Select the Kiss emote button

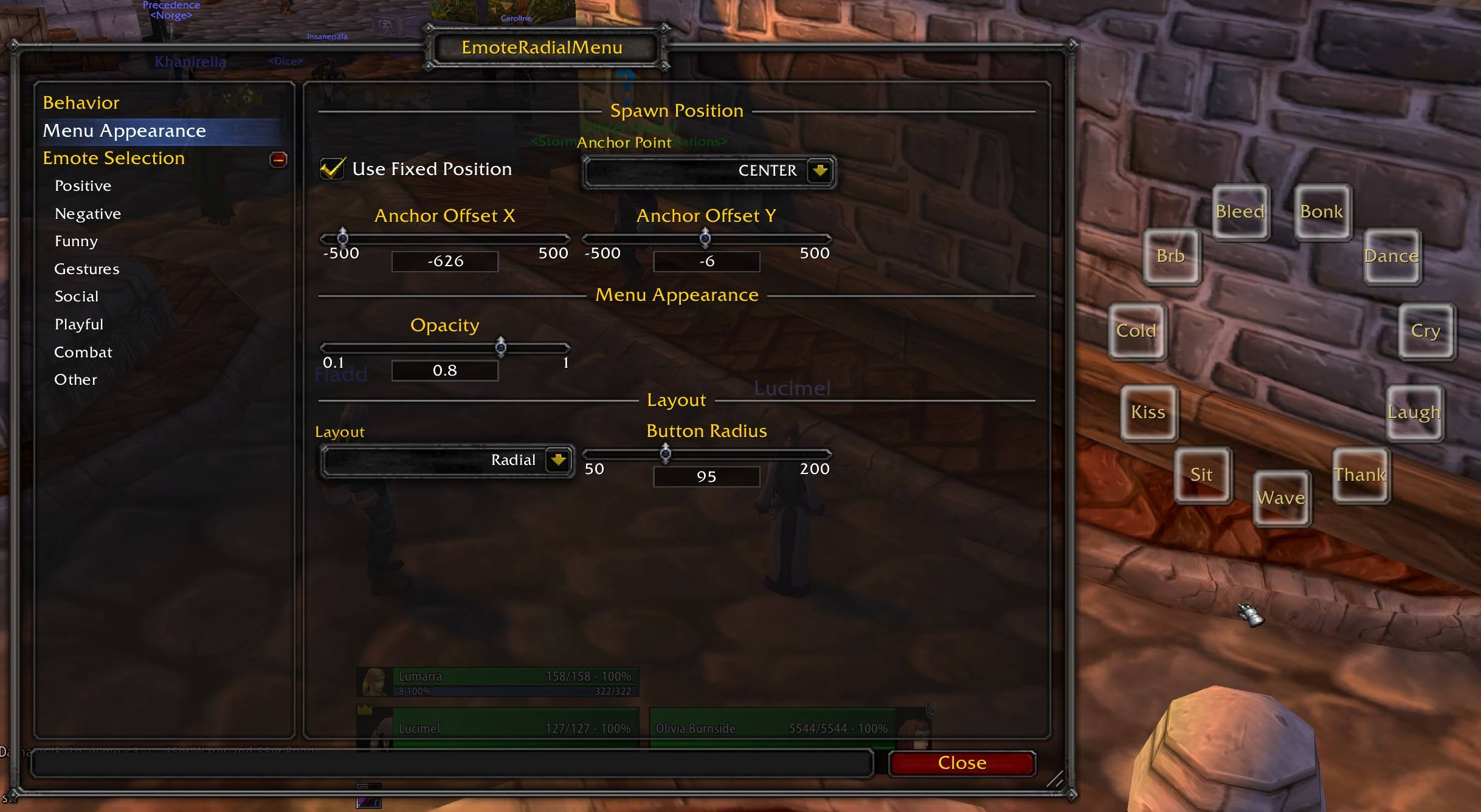pos(1148,413)
